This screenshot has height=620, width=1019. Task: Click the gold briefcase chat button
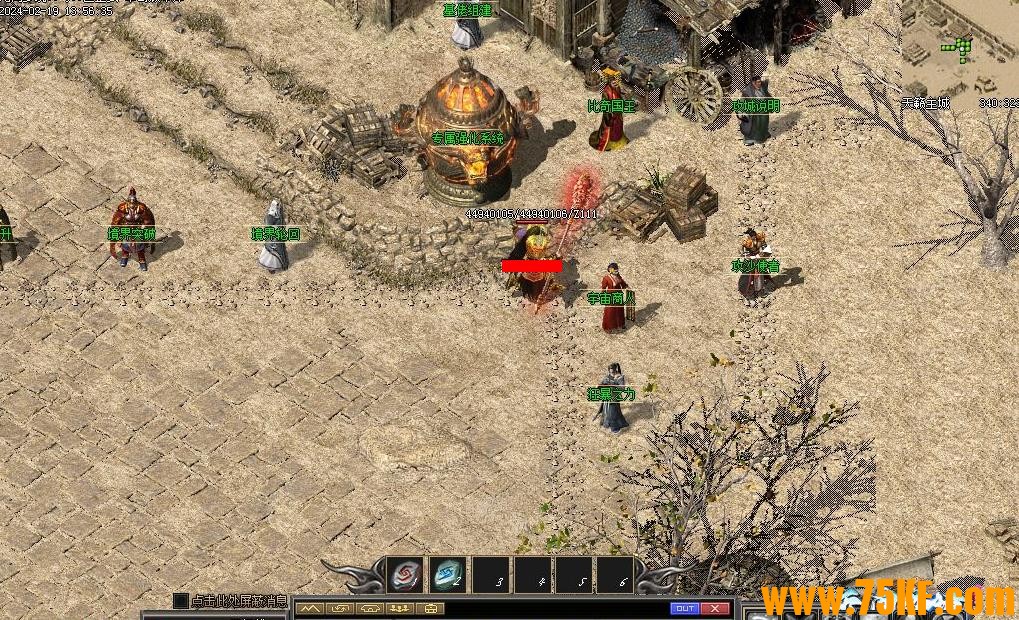432,608
